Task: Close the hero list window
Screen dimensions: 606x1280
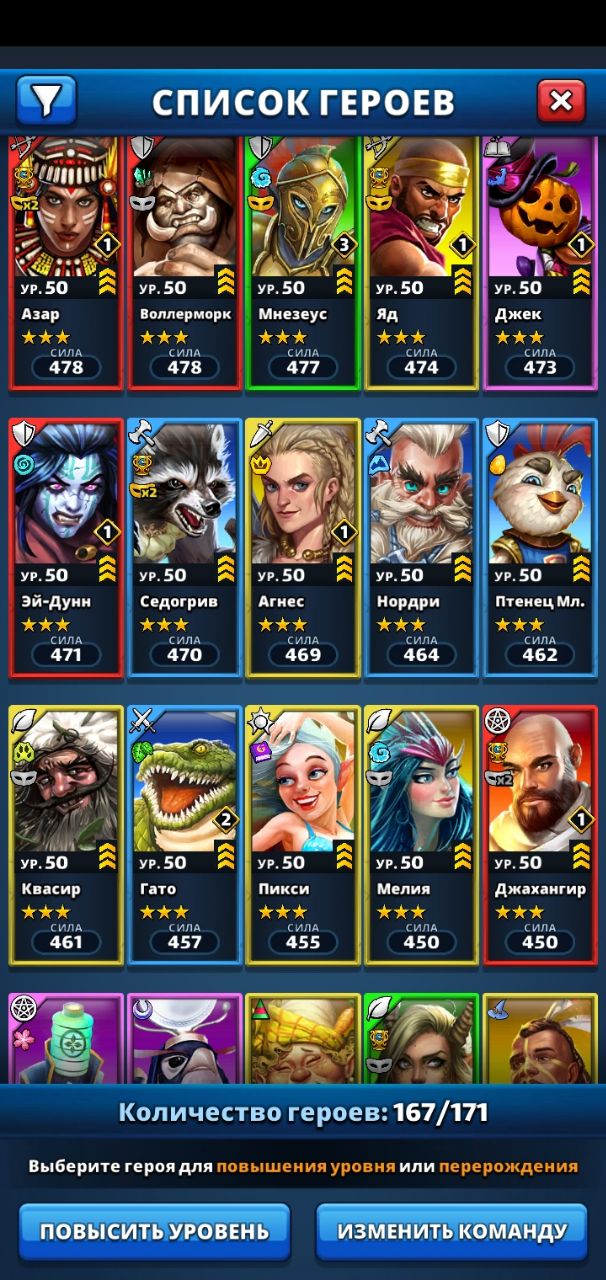Action: click(561, 100)
